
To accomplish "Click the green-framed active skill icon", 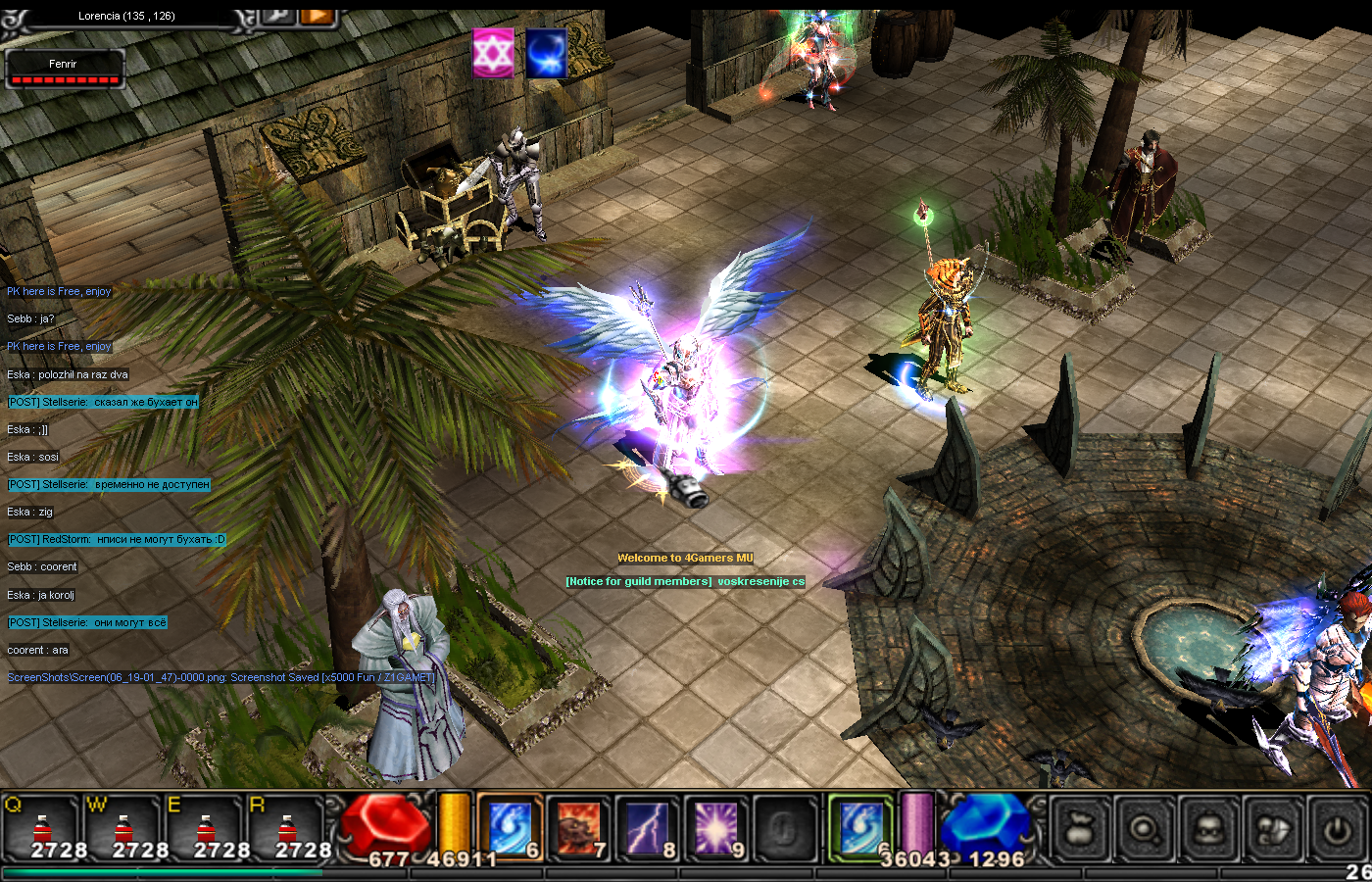I will pos(860,825).
